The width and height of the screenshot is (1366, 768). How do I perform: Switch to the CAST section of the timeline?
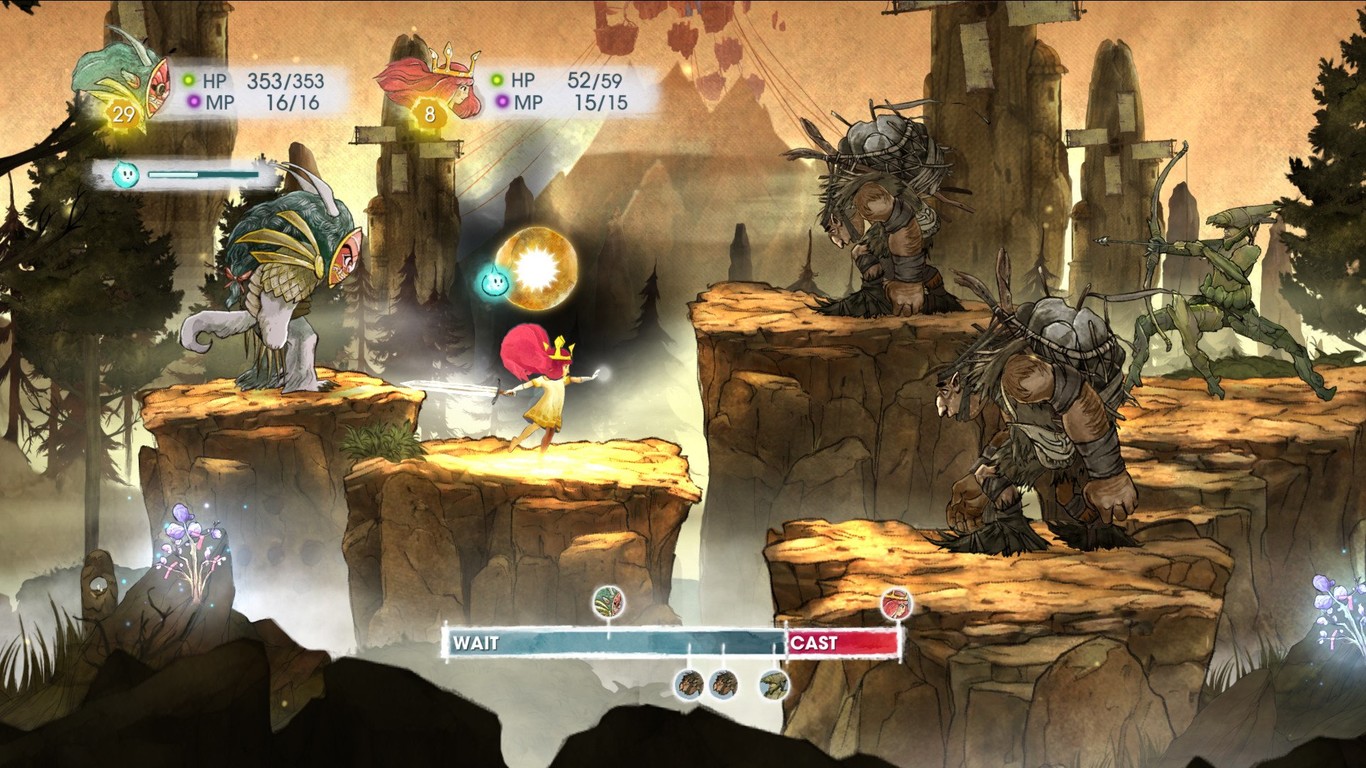point(815,643)
